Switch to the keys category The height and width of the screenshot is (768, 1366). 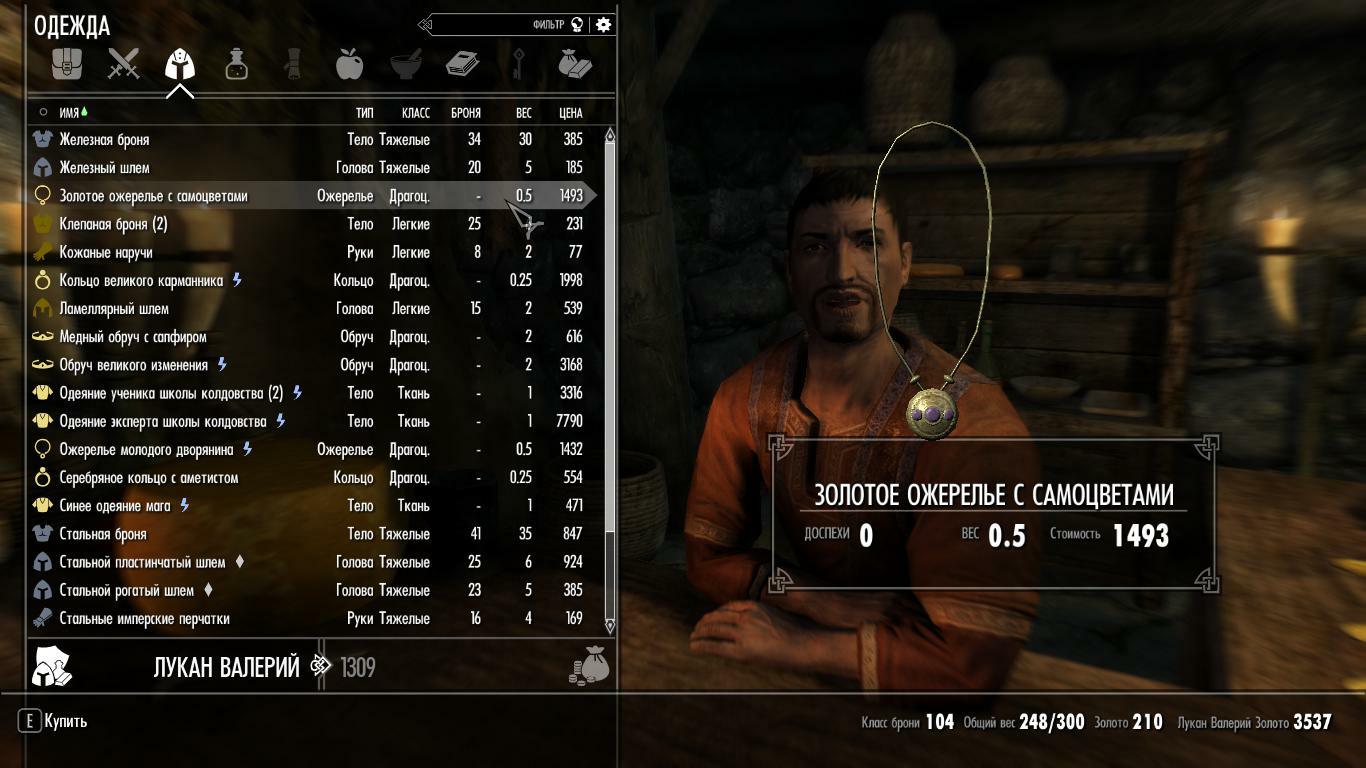[518, 64]
